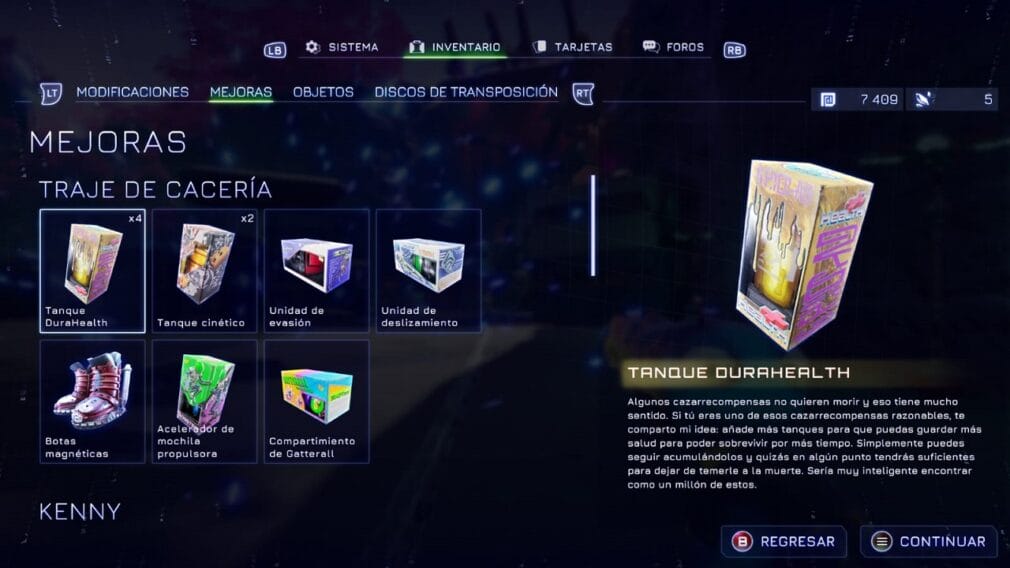Select the Unidad de evasión slot

coord(317,270)
